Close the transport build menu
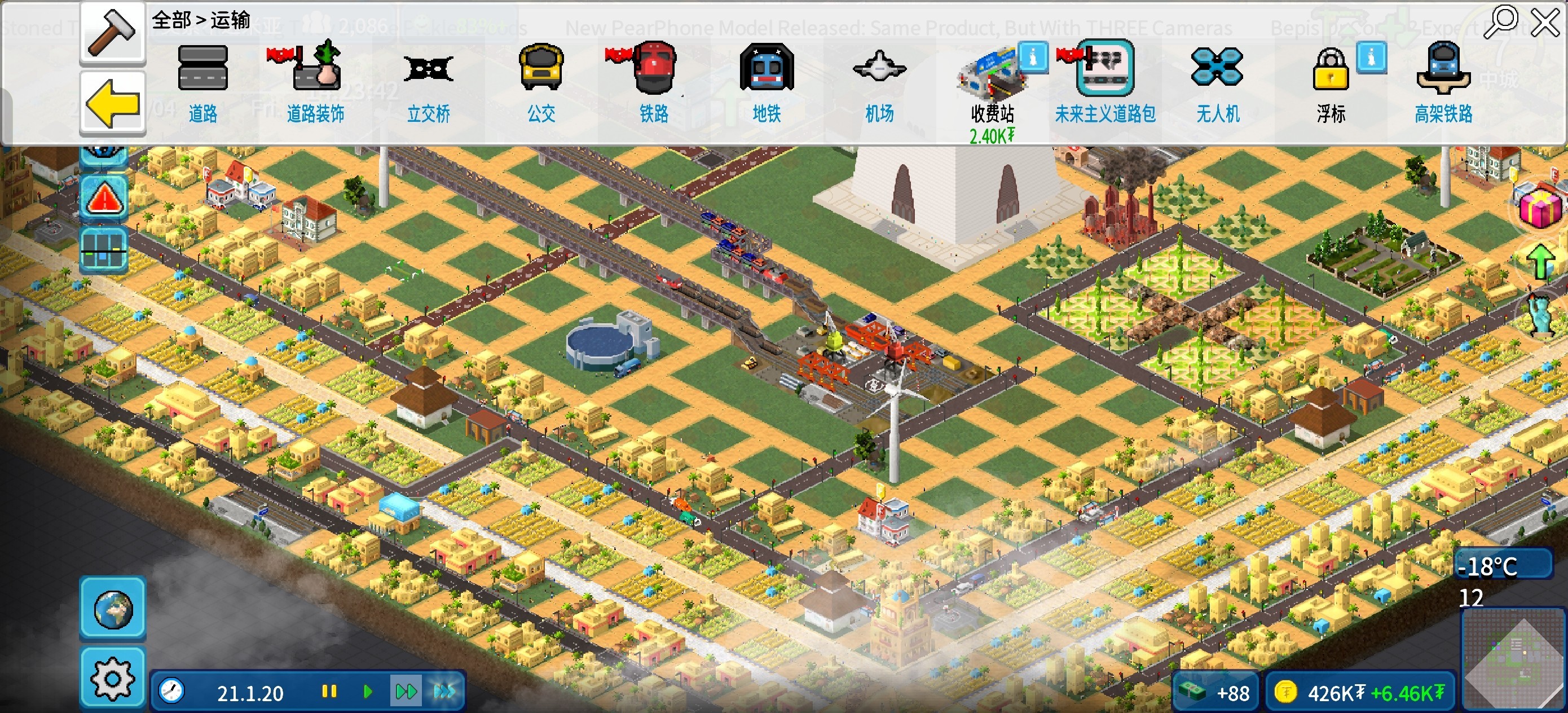 1544,23
